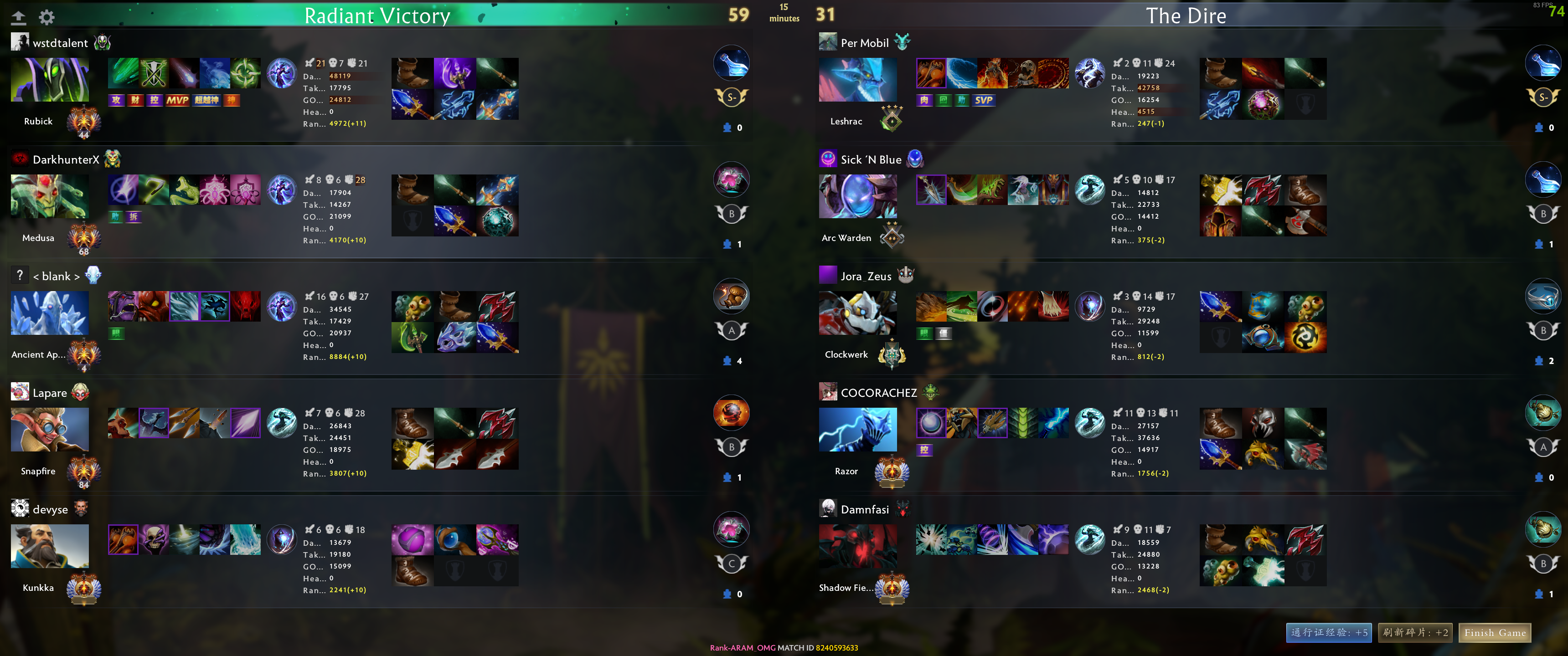The width and height of the screenshot is (1568, 656).
Task: Open player DarkhunterX's profile name
Action: (66, 159)
